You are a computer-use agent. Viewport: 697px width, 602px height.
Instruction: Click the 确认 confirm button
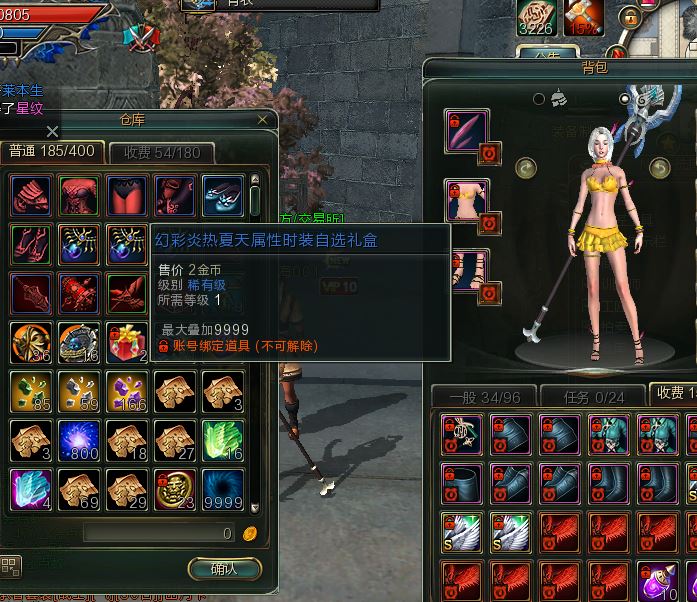click(x=224, y=569)
